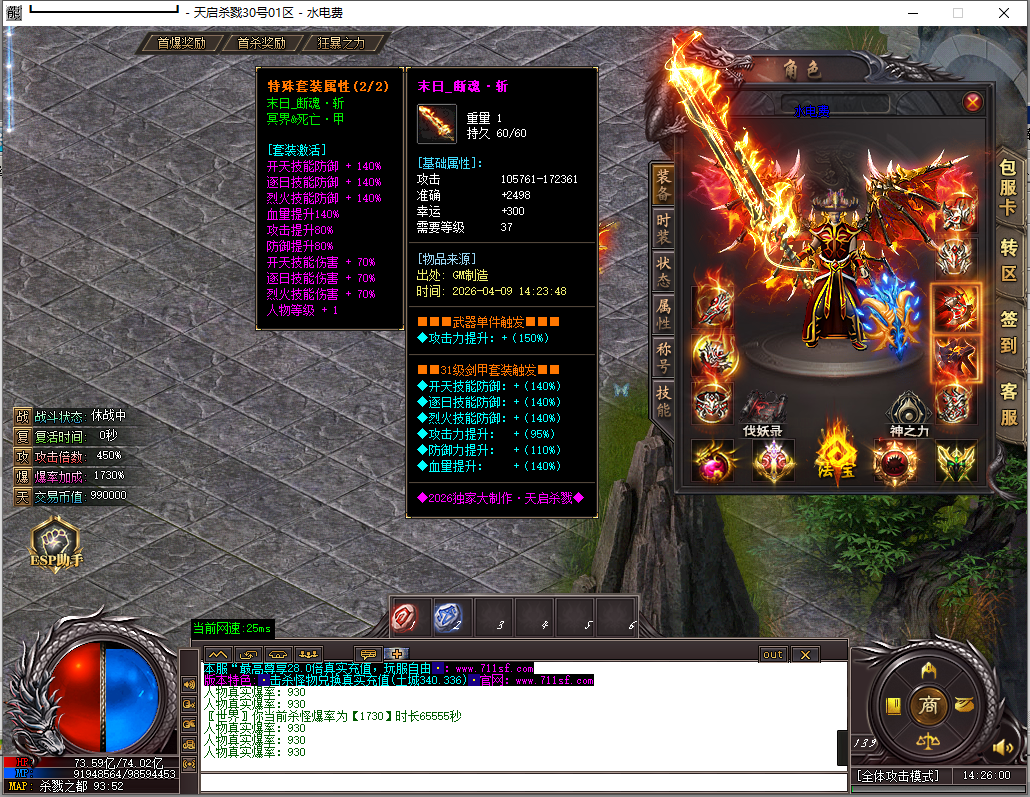Maximize the game window
1030x797 pixels.
click(x=957, y=13)
